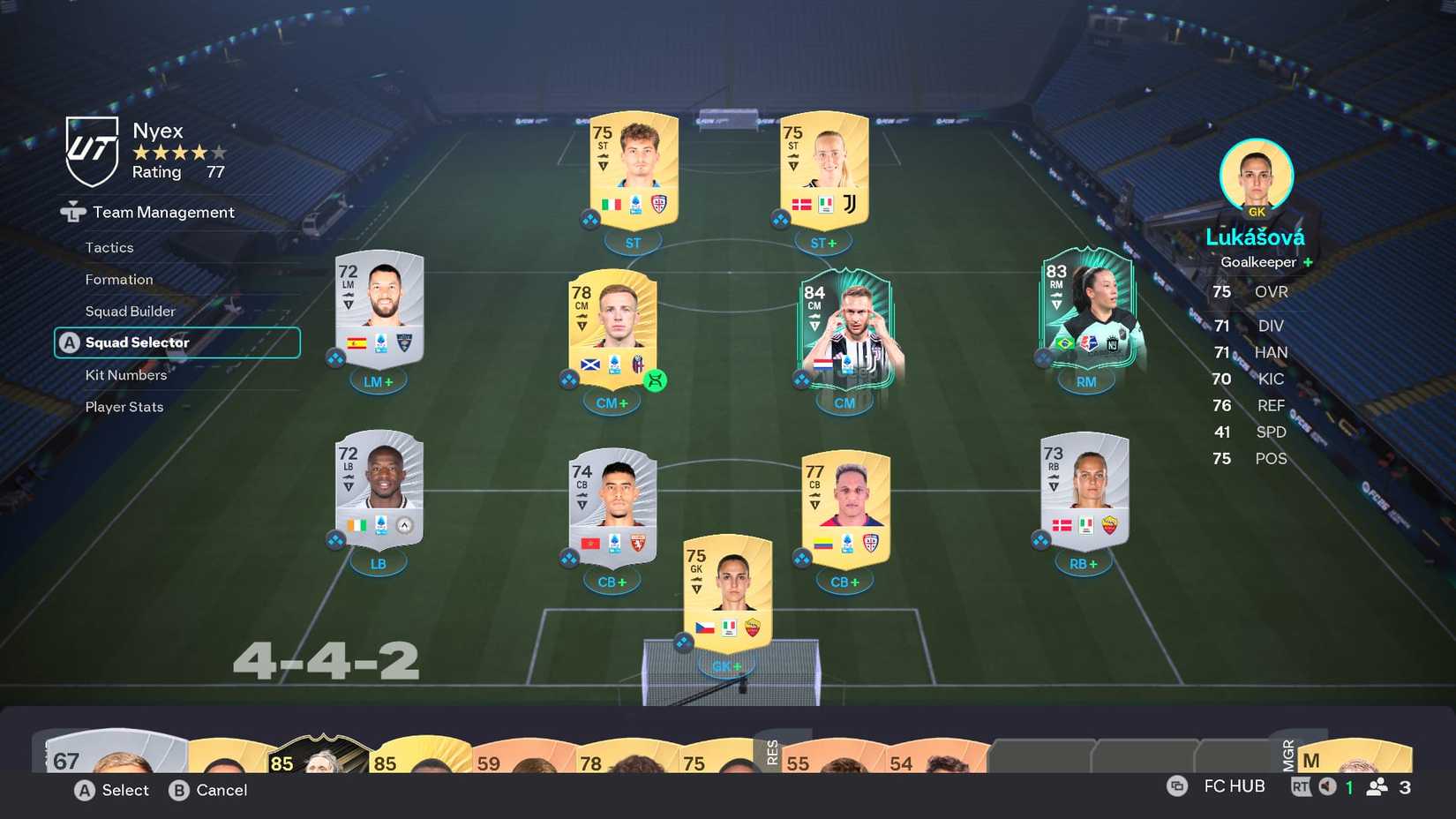Image resolution: width=1456 pixels, height=819 pixels.
Task: Click the voice chat speaker icon in bottom bar
Action: [1328, 785]
